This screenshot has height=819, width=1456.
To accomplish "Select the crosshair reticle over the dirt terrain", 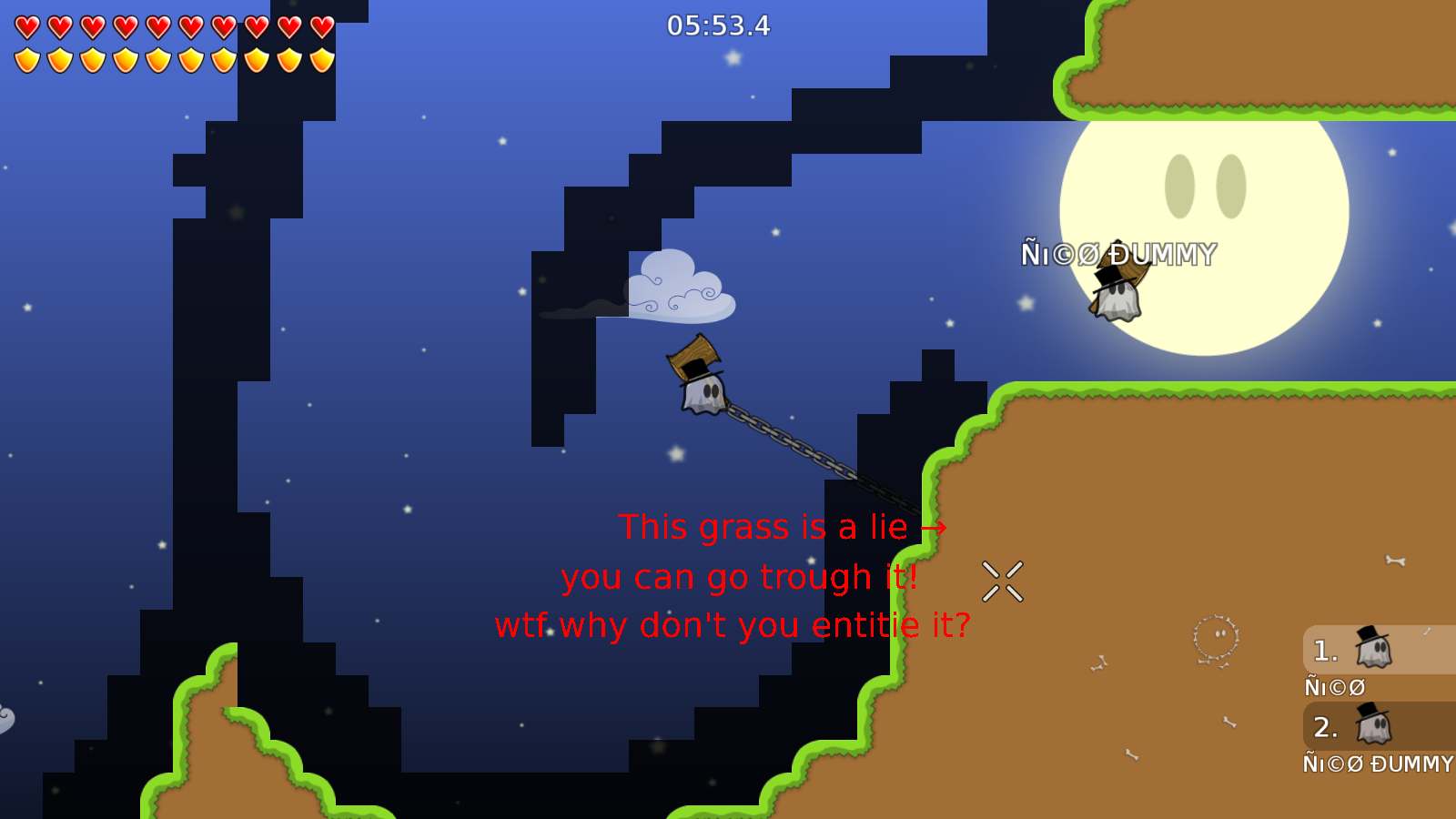I will click(1004, 581).
